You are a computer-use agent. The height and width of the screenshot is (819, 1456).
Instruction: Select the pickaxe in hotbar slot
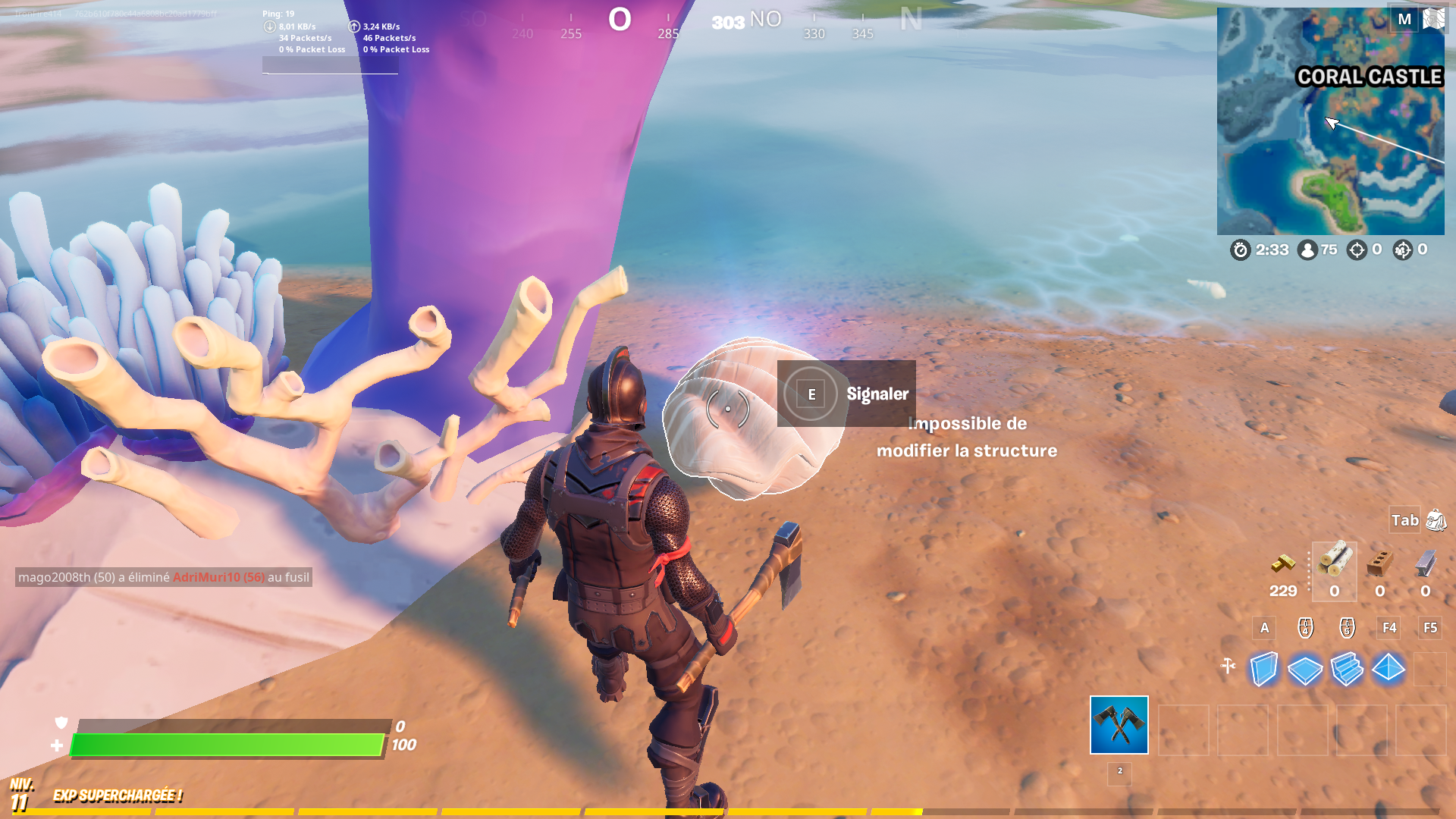point(1119,726)
